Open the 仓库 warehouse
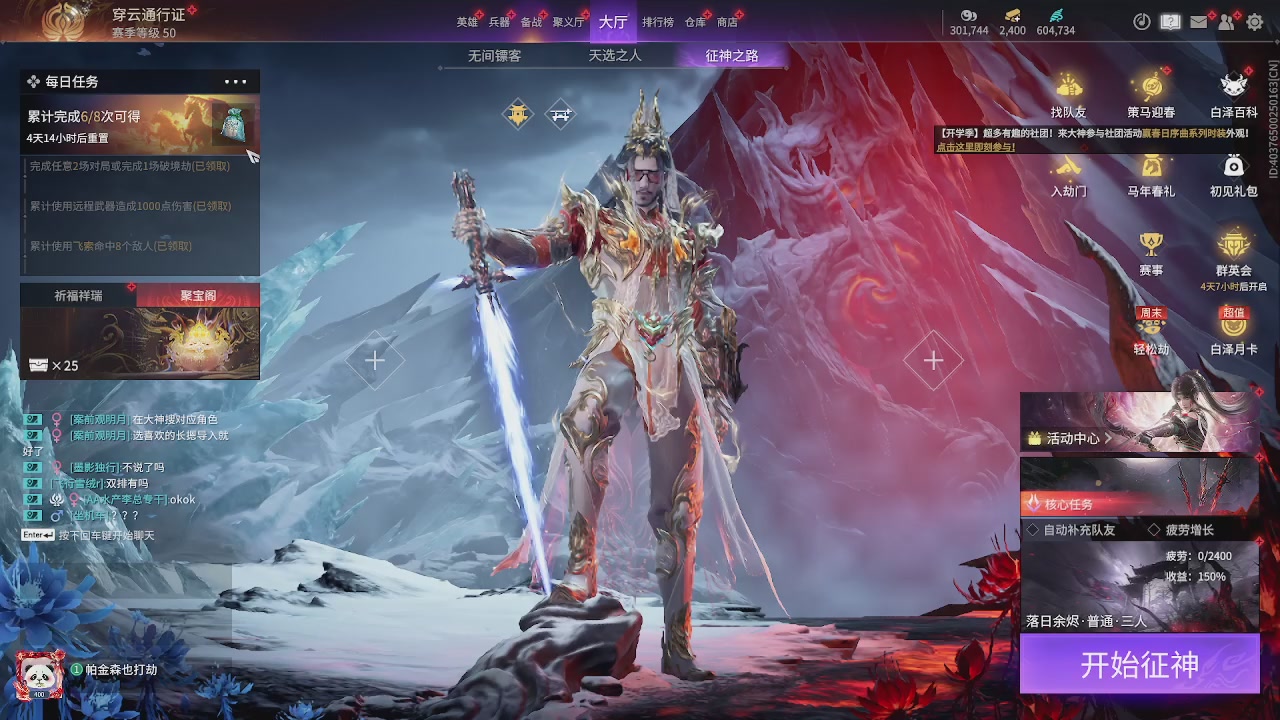Screen dimensions: 1280x720 [x=695, y=22]
